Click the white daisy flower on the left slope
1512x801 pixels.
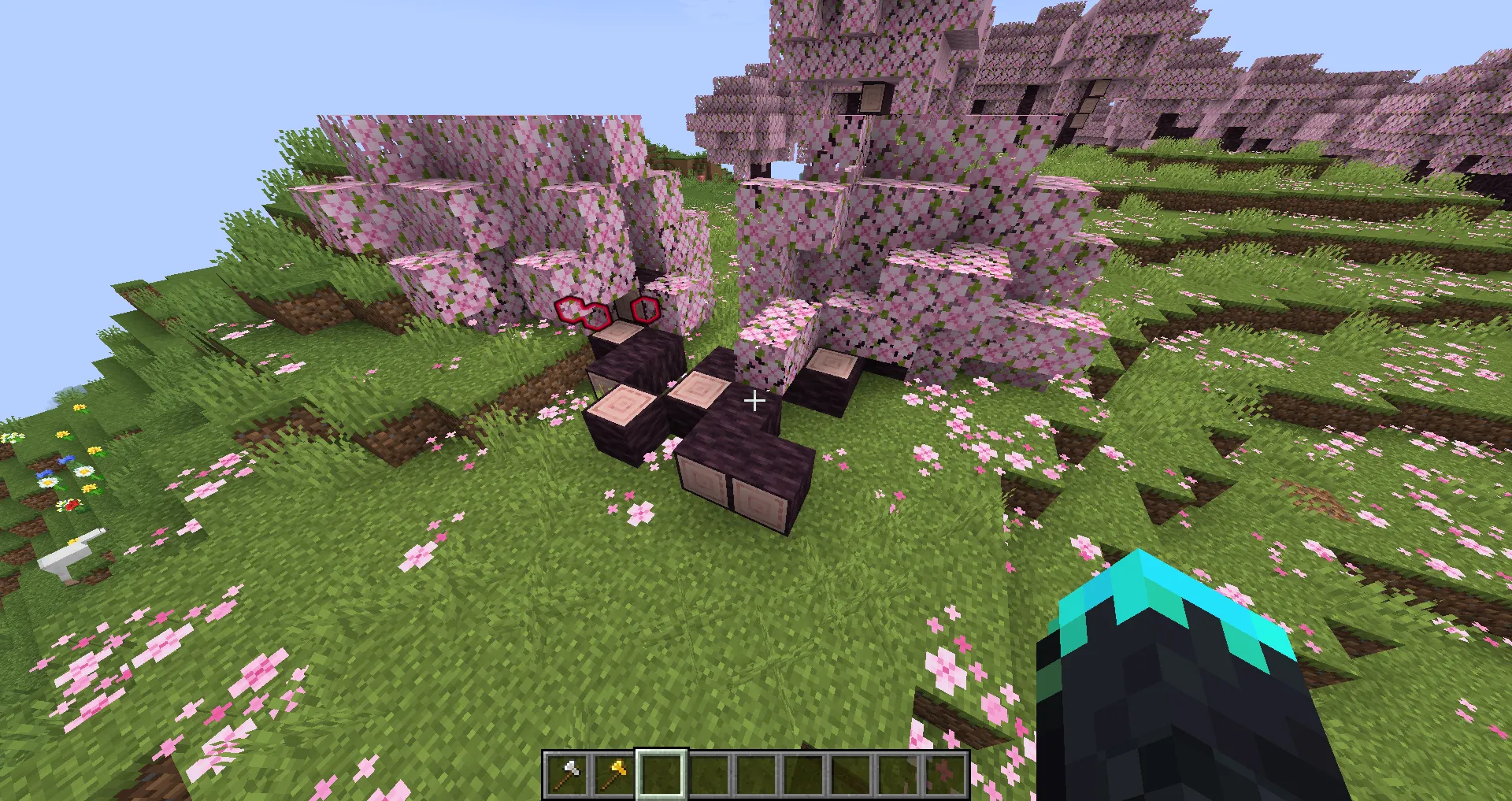pyautogui.click(x=83, y=470)
